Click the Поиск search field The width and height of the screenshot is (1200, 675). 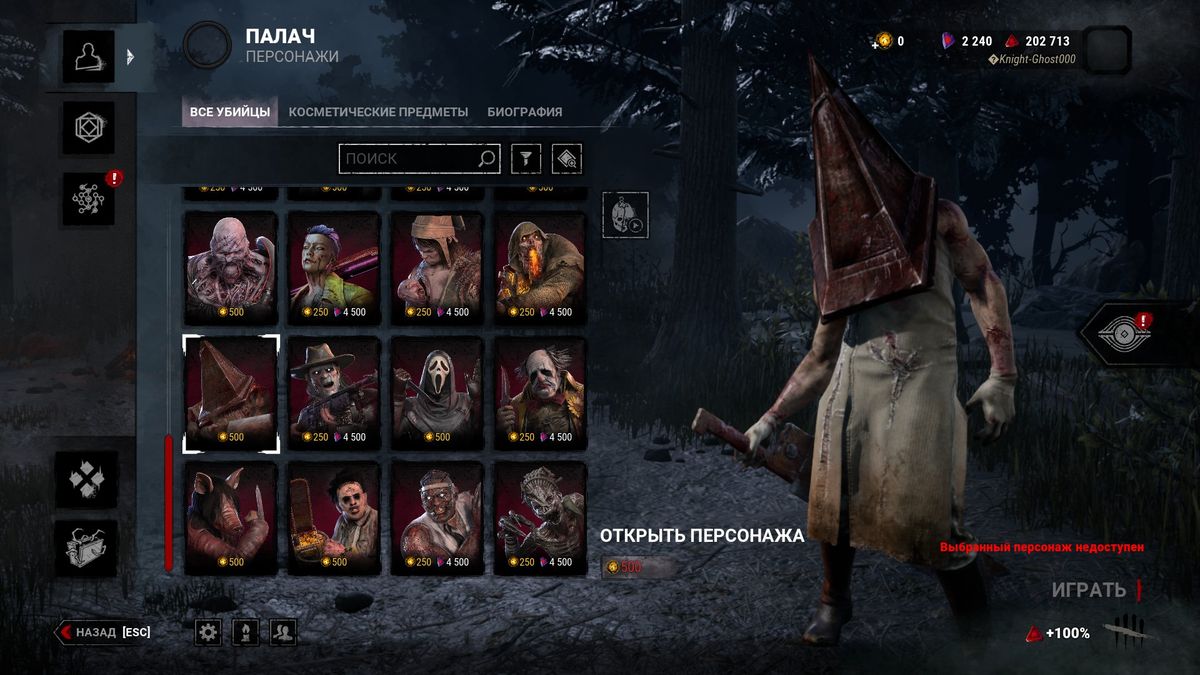tap(409, 158)
